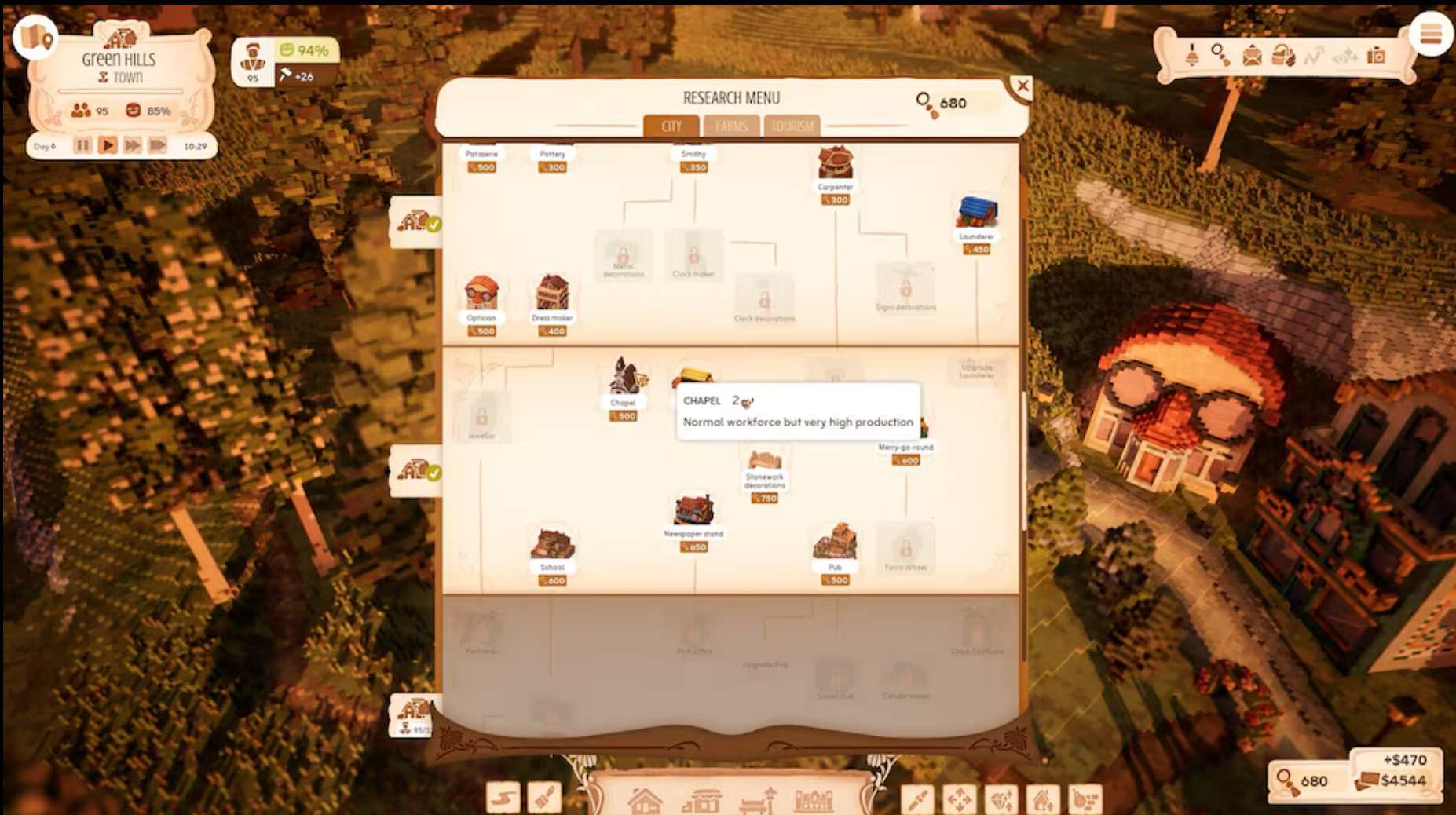
Task: Enable fastest game speed
Action: click(159, 144)
